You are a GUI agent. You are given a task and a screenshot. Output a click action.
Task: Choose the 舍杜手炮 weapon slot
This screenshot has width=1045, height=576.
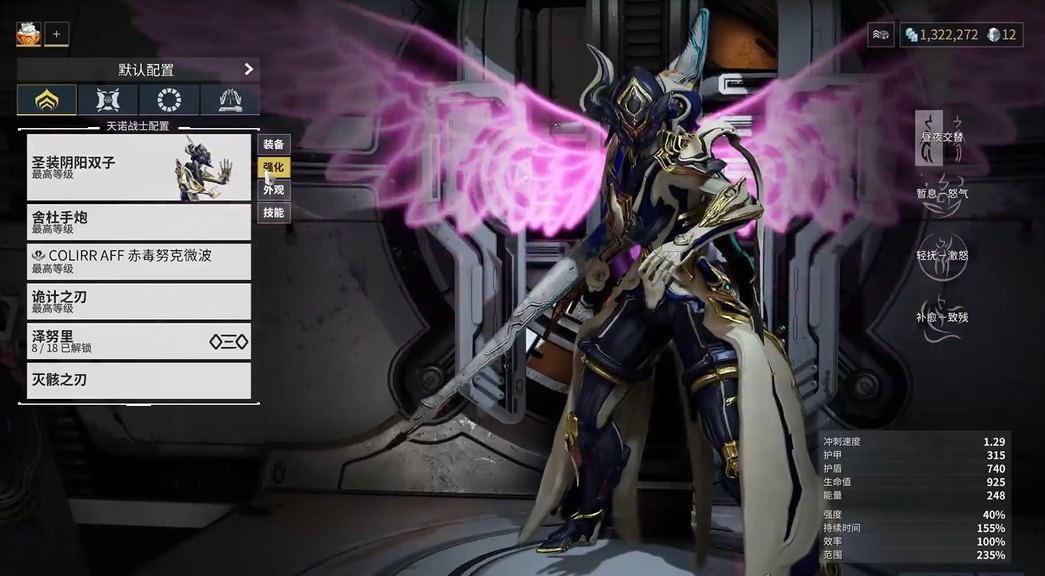tap(138, 221)
